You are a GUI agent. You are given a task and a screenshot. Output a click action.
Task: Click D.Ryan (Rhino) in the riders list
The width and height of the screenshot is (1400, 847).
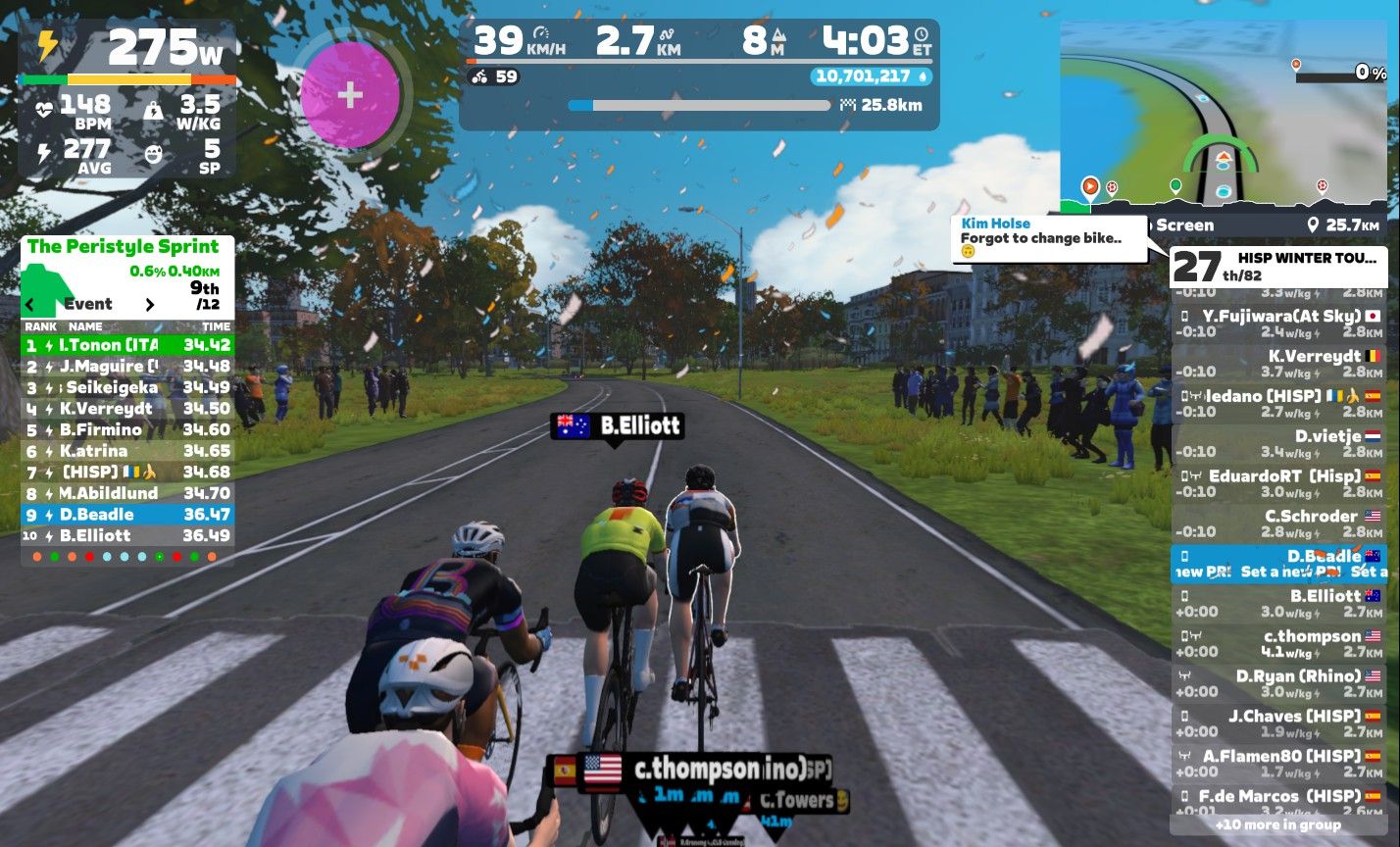(1277, 684)
